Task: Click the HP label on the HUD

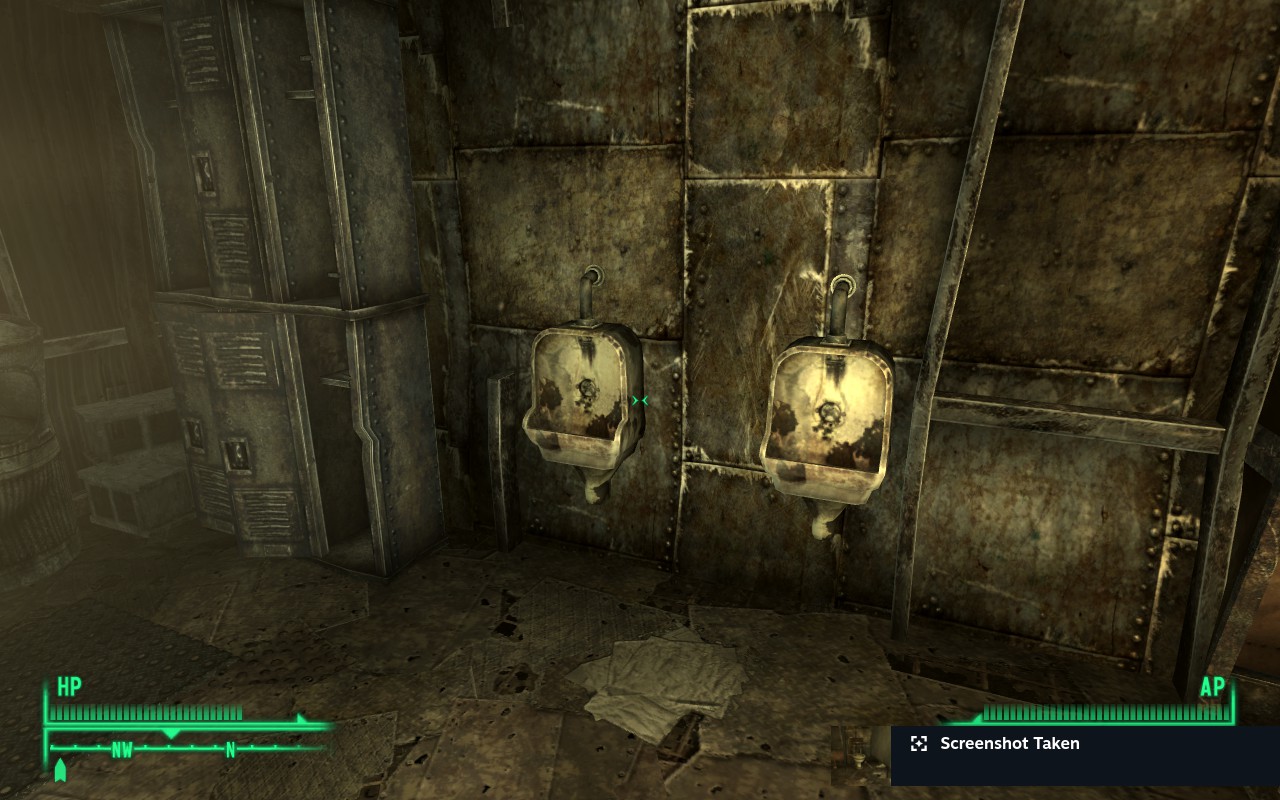Action: (66, 687)
